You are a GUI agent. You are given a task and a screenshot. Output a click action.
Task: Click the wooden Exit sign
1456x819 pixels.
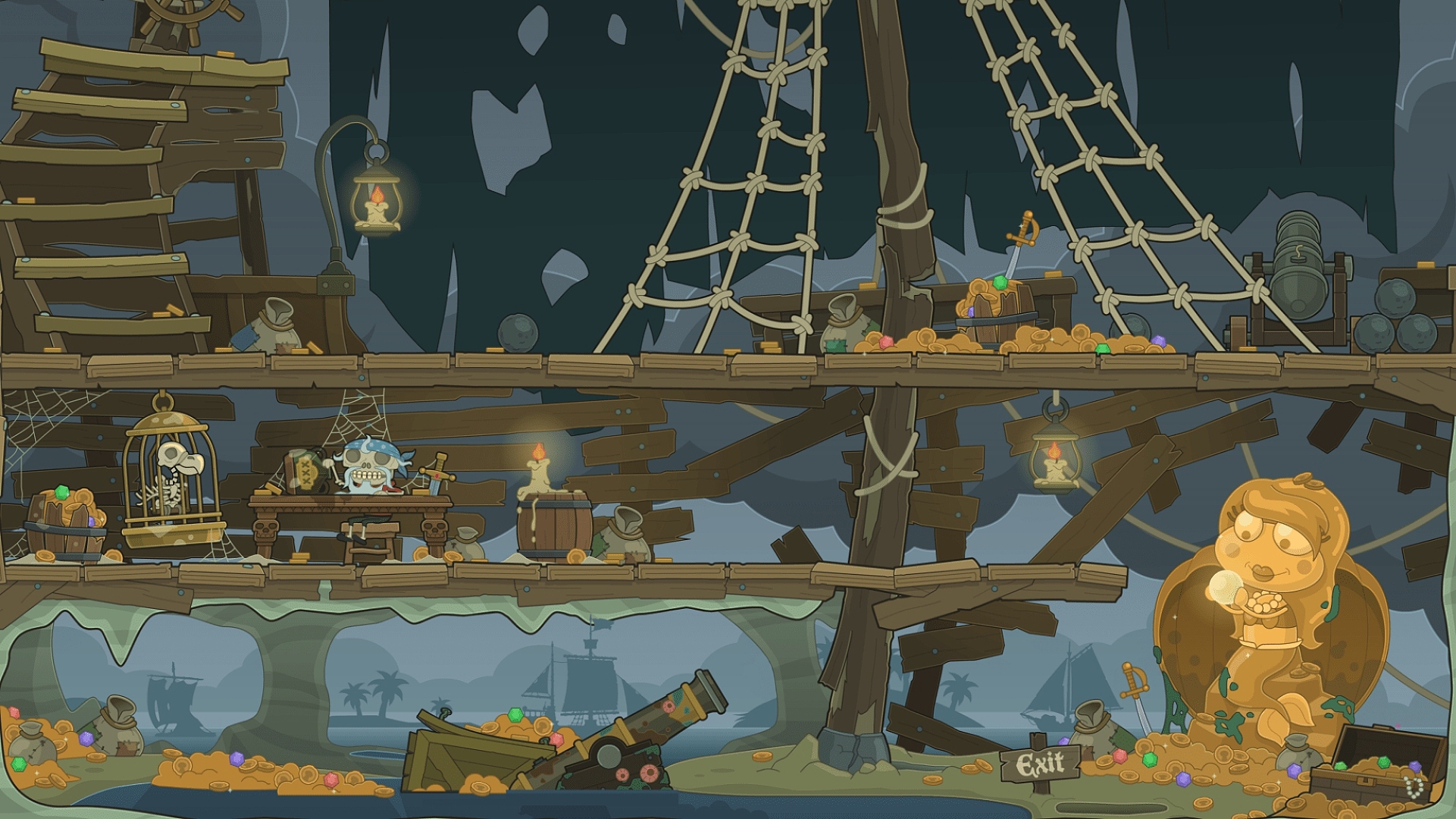pos(1040,764)
